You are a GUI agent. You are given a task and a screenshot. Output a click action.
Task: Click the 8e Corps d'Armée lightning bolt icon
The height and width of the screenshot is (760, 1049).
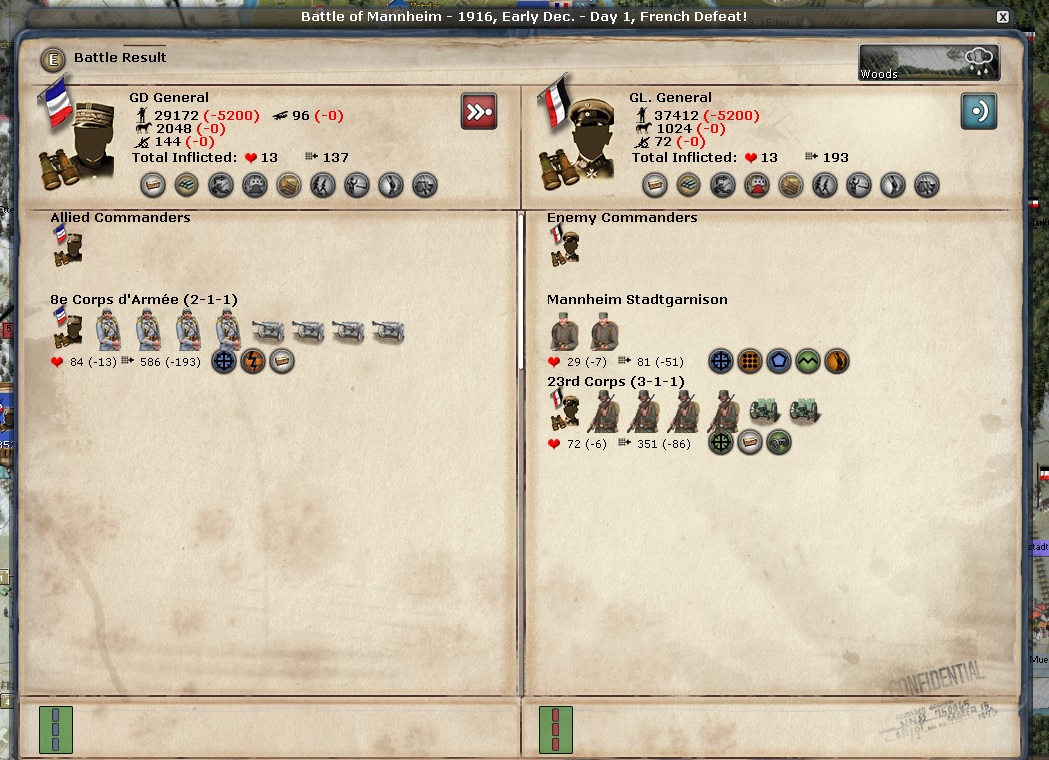(253, 361)
